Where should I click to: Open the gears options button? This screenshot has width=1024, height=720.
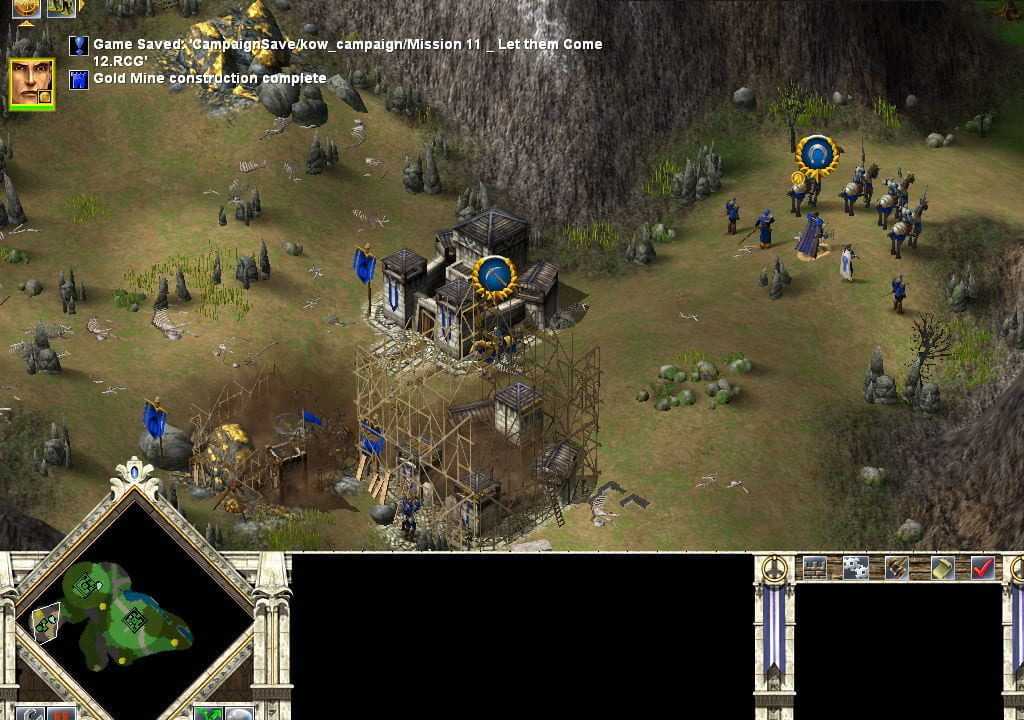[855, 567]
